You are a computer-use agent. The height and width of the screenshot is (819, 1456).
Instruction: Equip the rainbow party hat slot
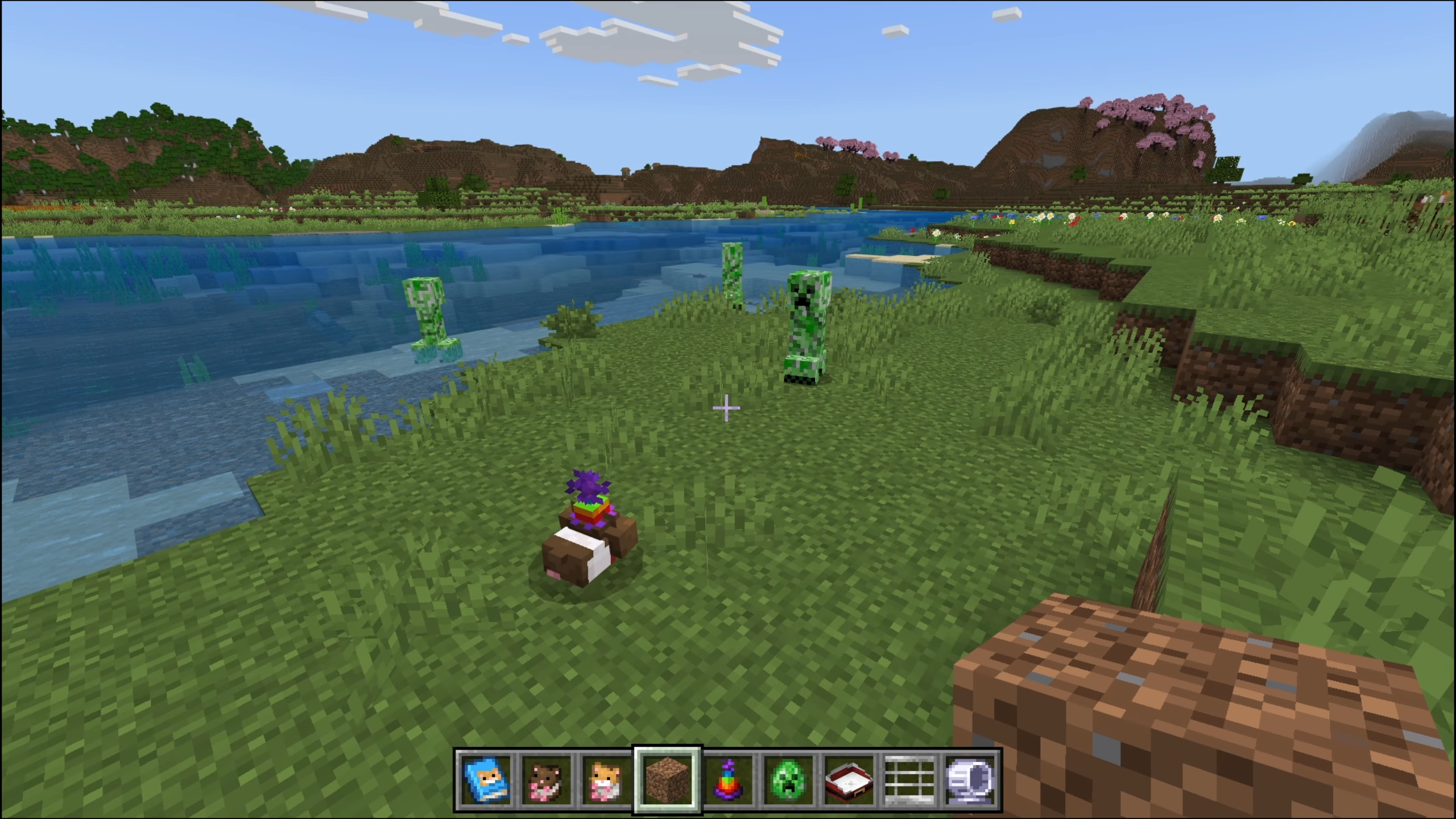729,779
